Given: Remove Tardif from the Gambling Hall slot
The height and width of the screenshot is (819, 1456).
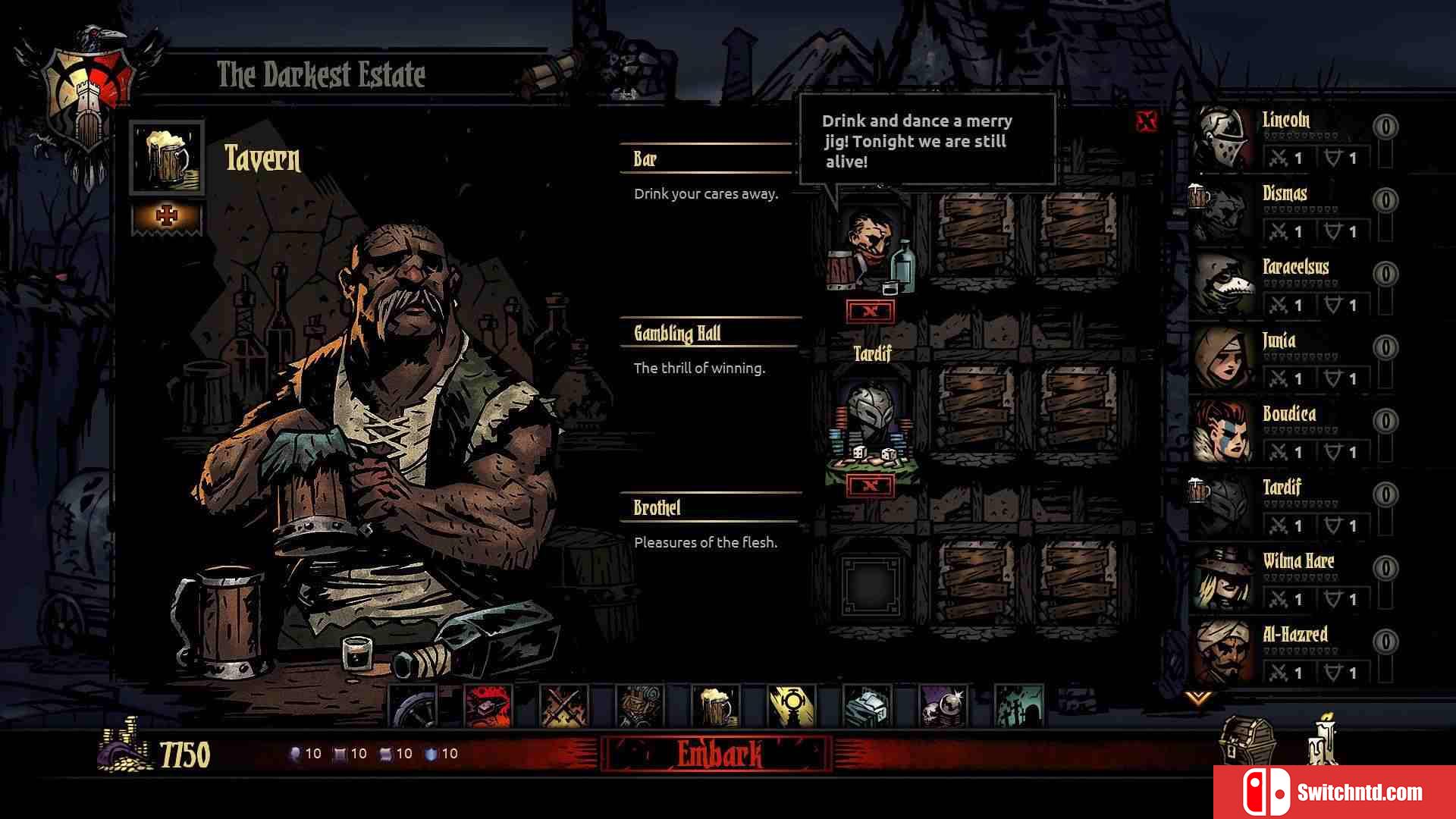Looking at the screenshot, I should coord(871,485).
